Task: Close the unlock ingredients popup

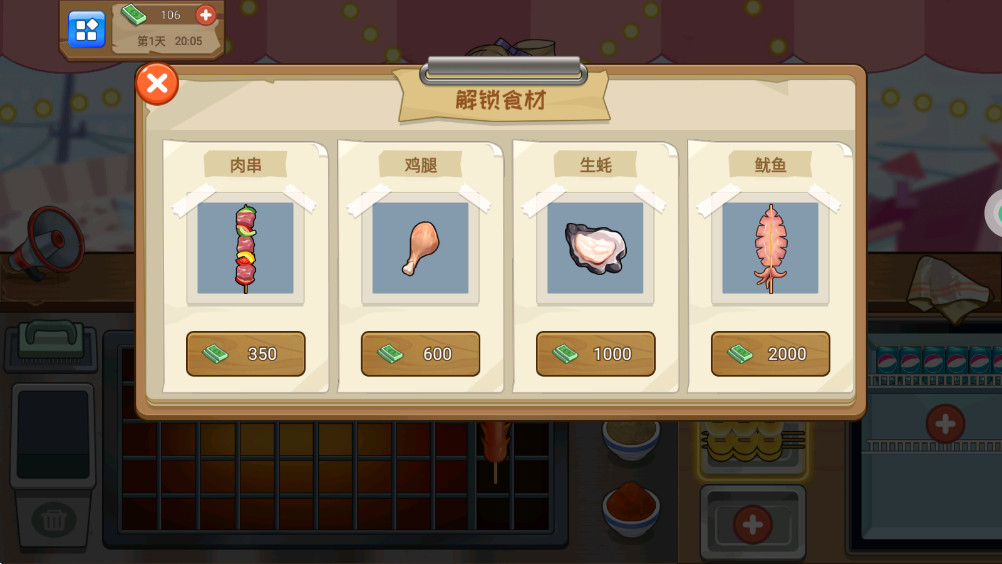Action: 157,84
